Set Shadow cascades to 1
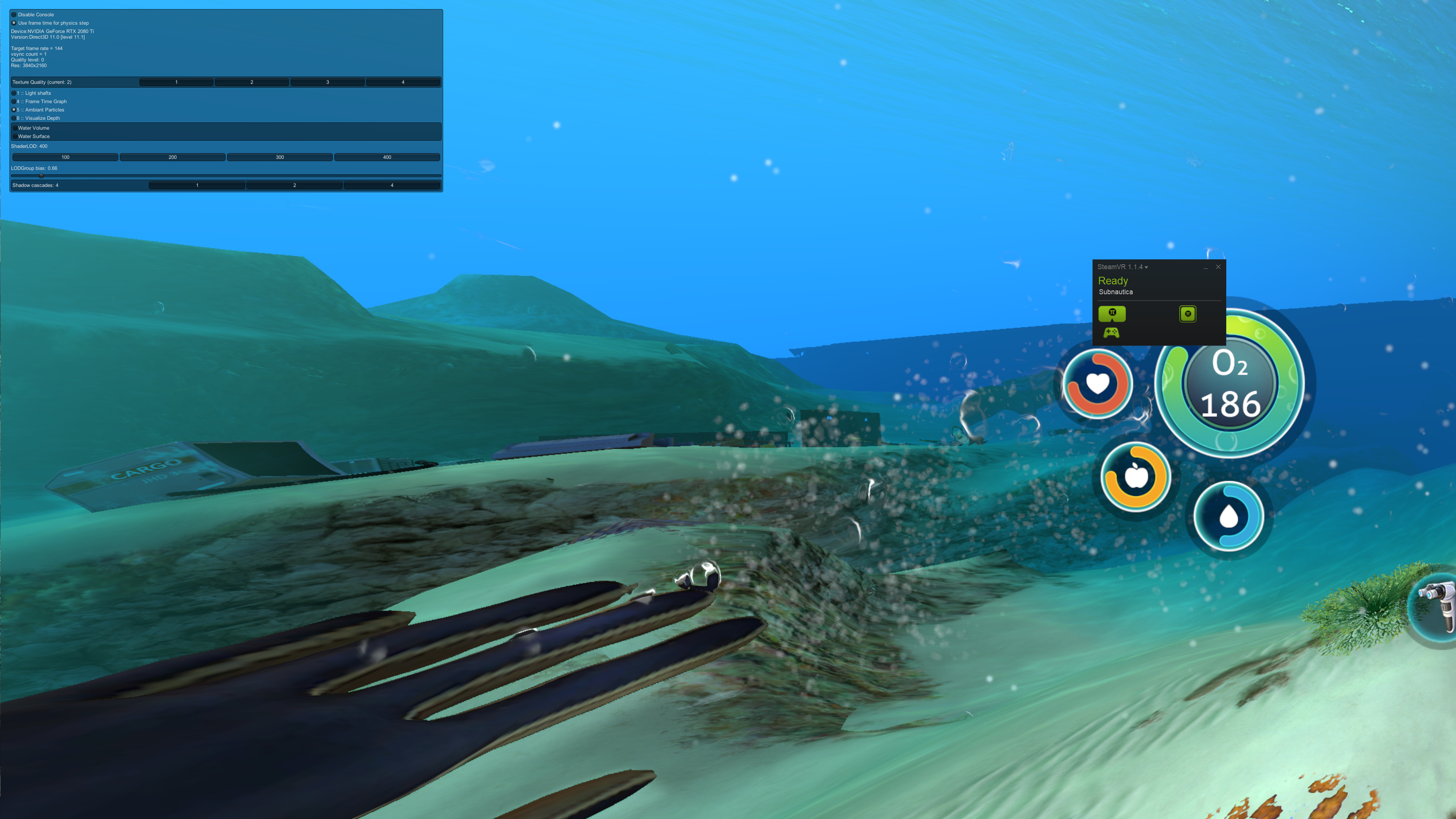Image resolution: width=1456 pixels, height=819 pixels. click(197, 185)
